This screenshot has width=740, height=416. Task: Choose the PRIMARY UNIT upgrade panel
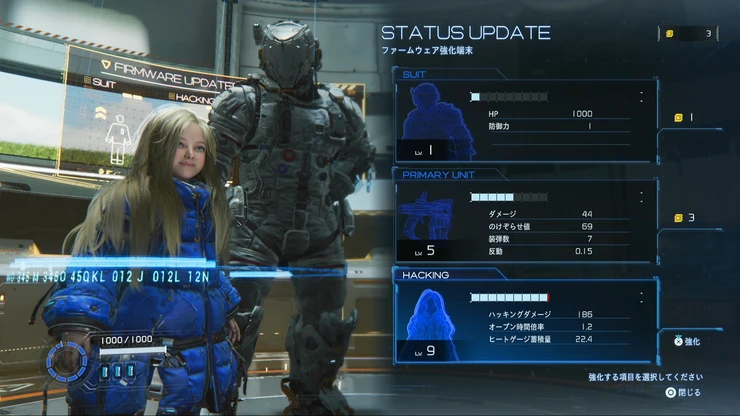(x=525, y=218)
